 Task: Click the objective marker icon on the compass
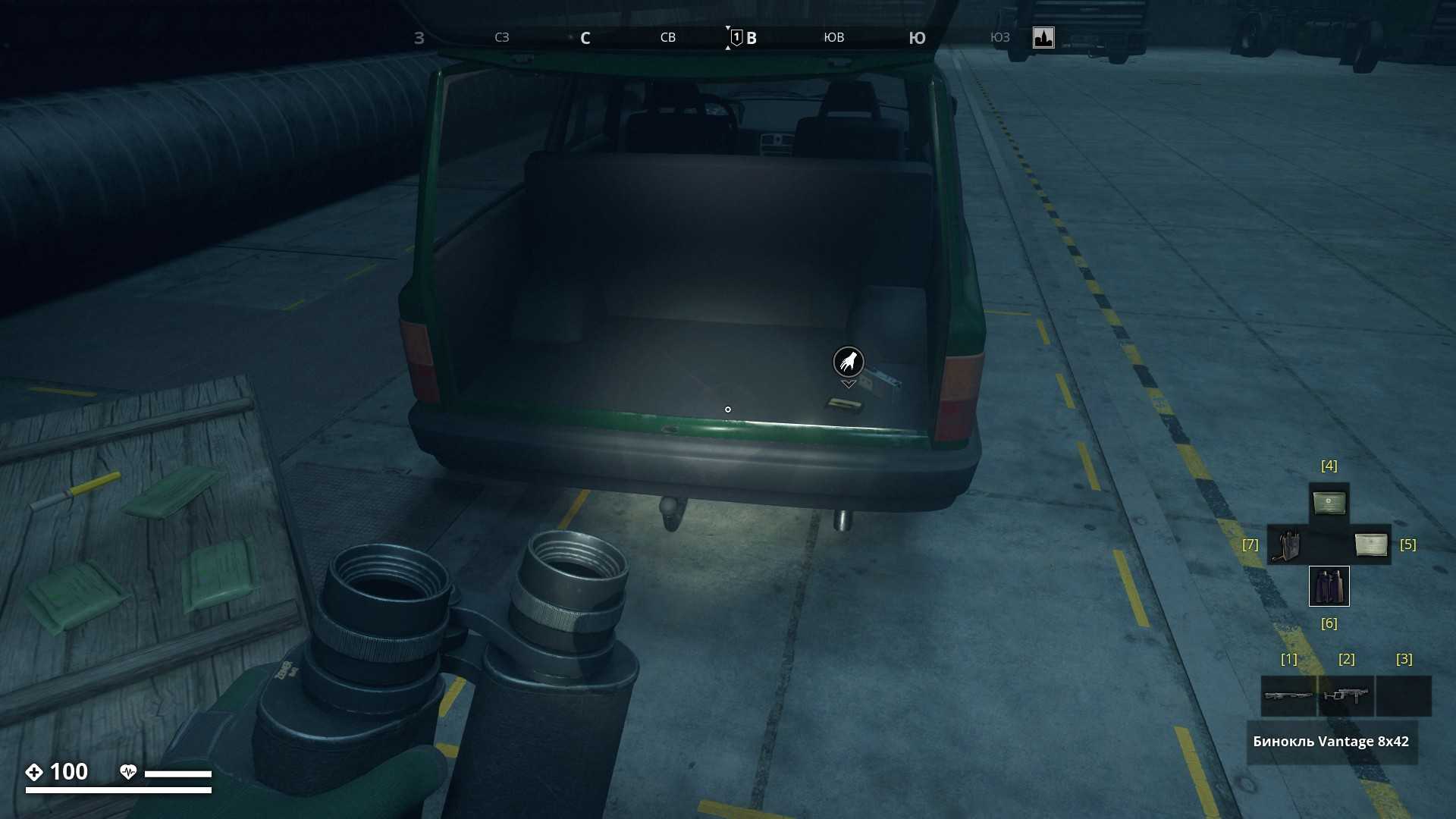coord(1043,37)
